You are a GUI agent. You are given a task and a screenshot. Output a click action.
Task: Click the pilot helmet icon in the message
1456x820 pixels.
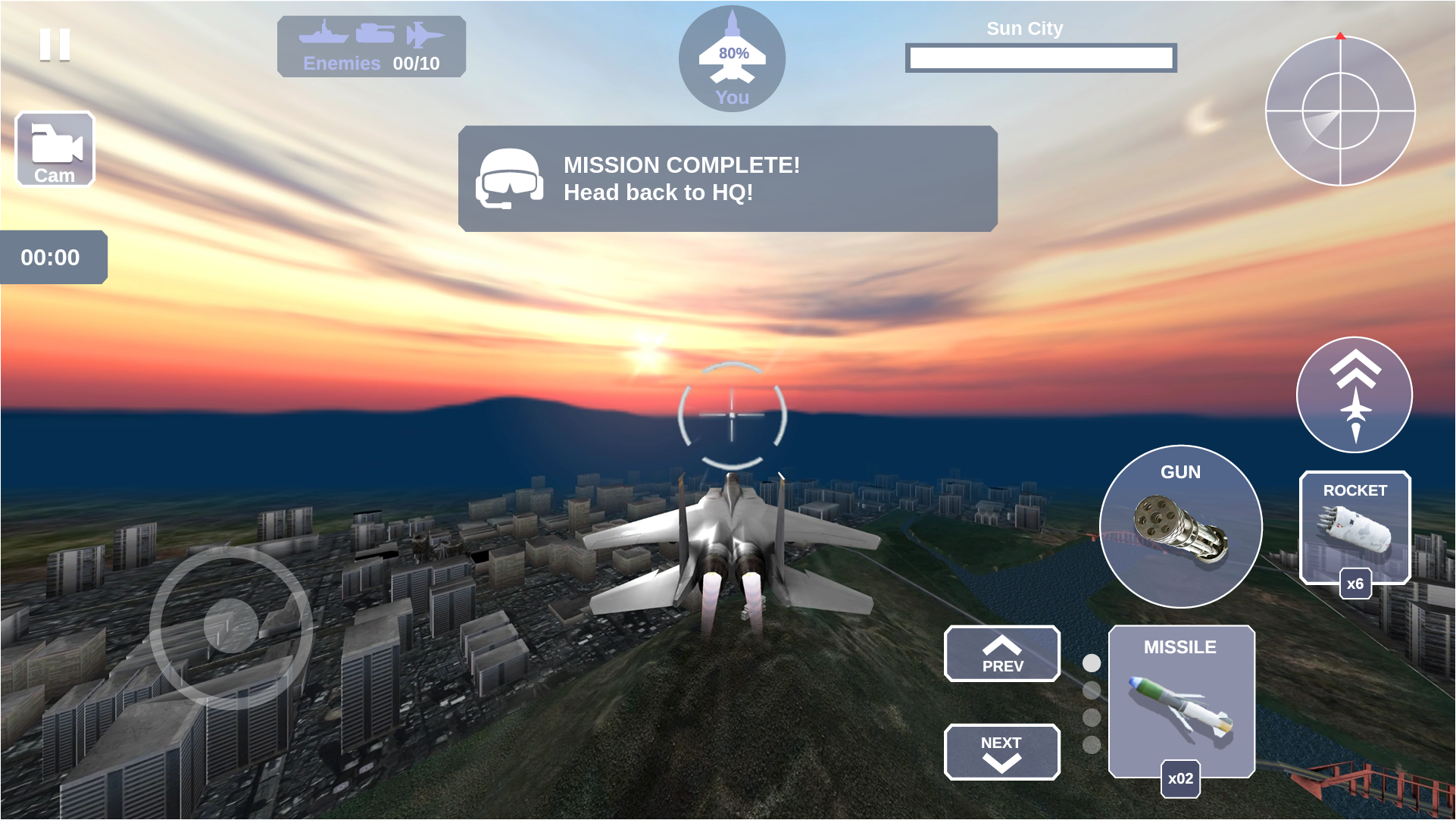click(511, 177)
